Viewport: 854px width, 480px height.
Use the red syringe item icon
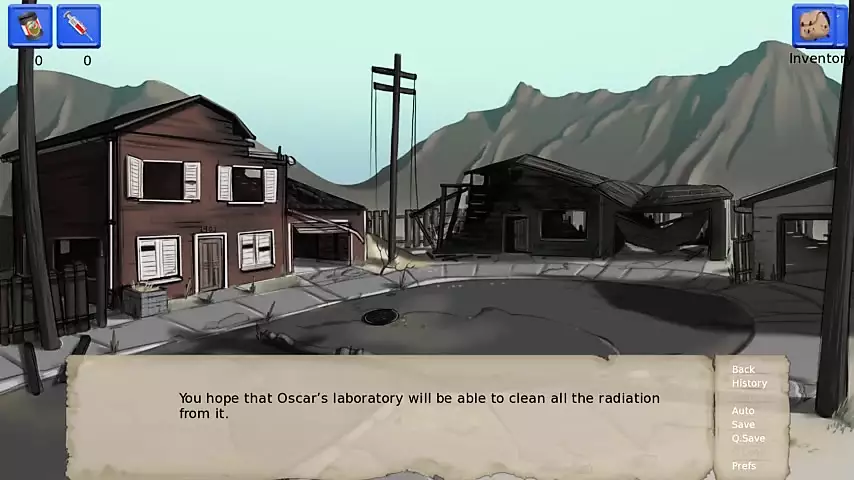(x=78, y=25)
